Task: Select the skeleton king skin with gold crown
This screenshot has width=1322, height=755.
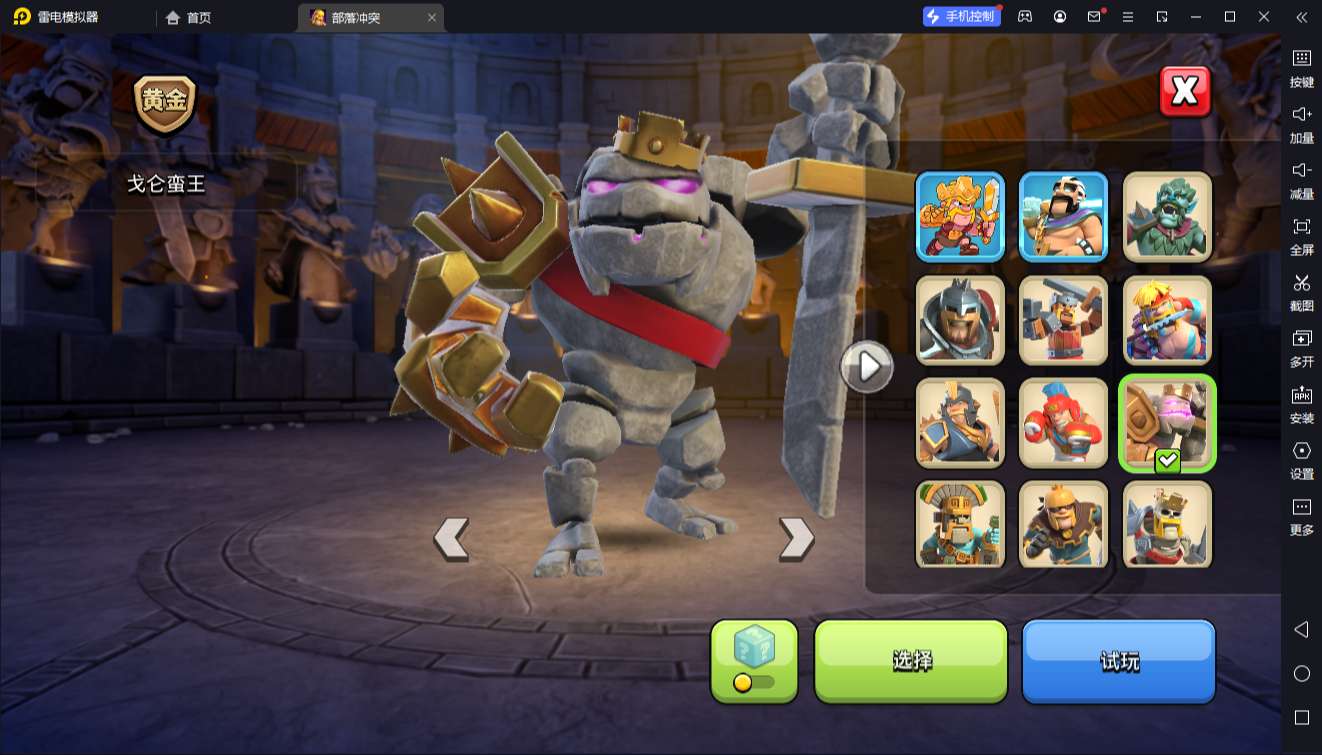Action: pos(1167,525)
